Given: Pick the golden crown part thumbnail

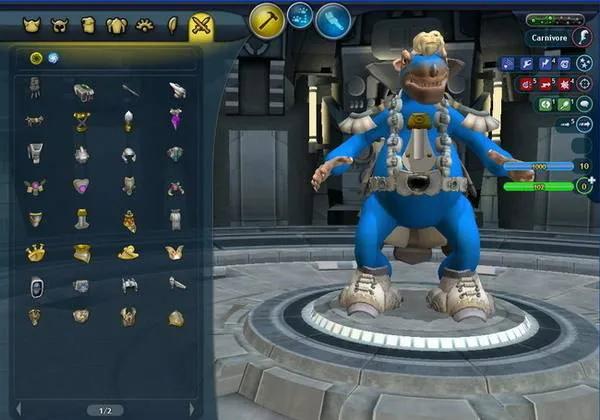Looking at the screenshot, I should click(35, 253).
